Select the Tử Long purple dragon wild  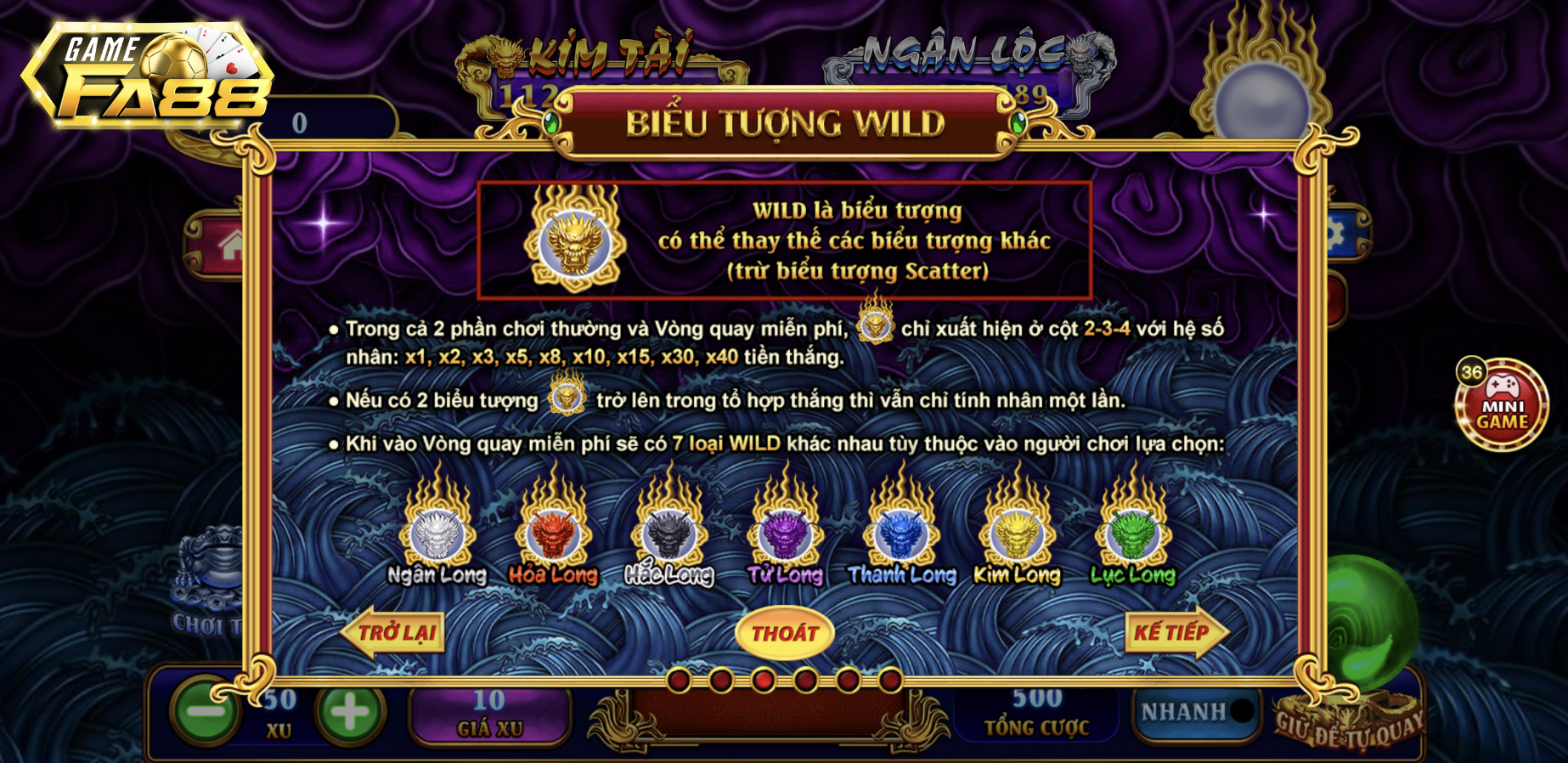click(782, 534)
